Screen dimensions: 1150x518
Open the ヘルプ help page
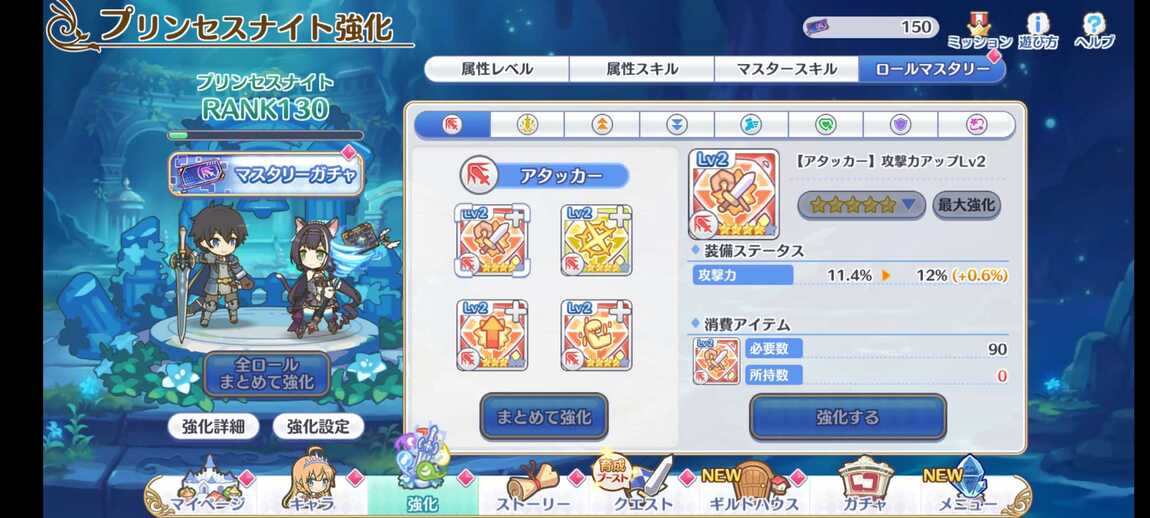(1095, 31)
